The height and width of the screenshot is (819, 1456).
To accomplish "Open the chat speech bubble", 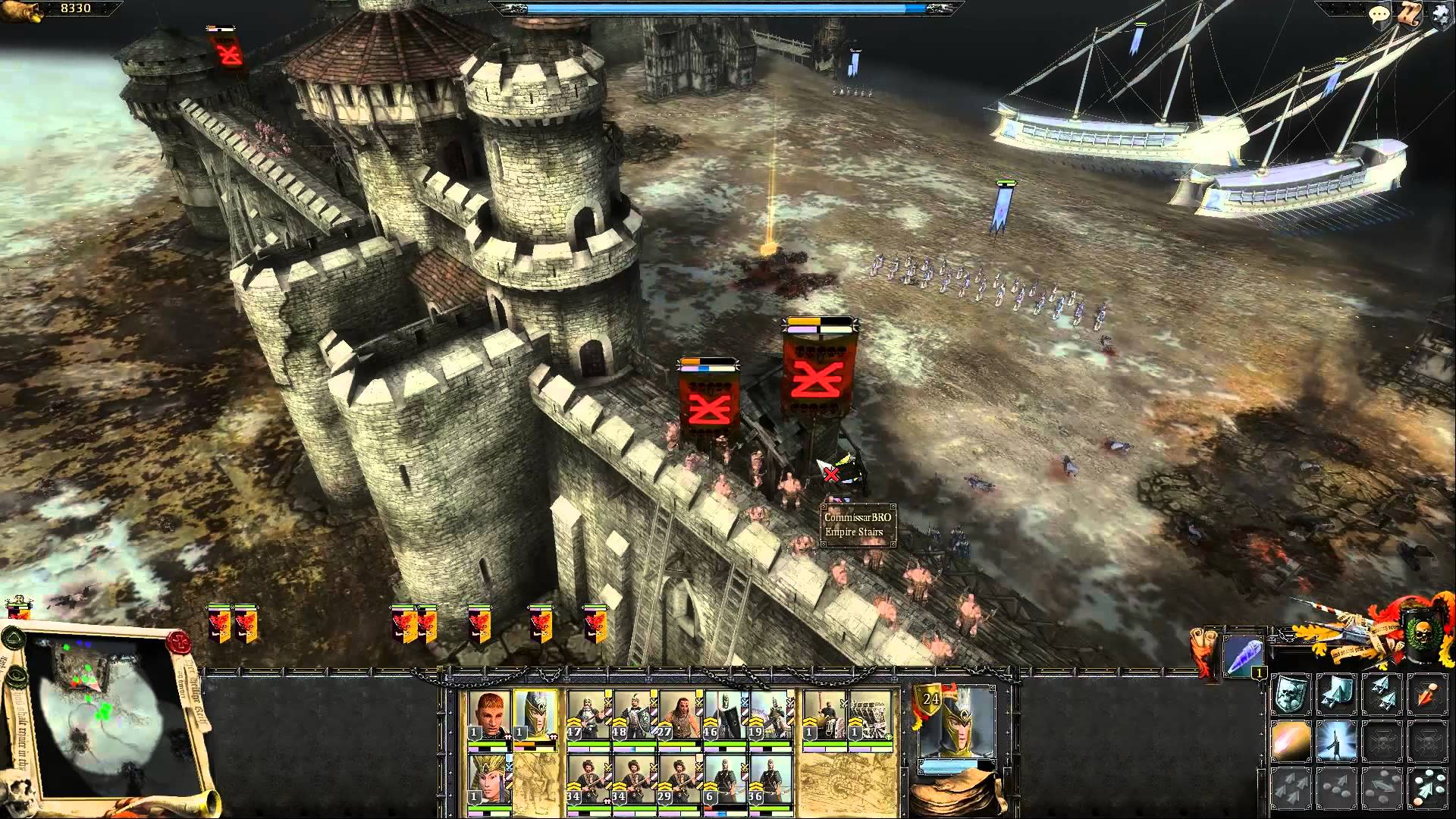I will [1378, 14].
